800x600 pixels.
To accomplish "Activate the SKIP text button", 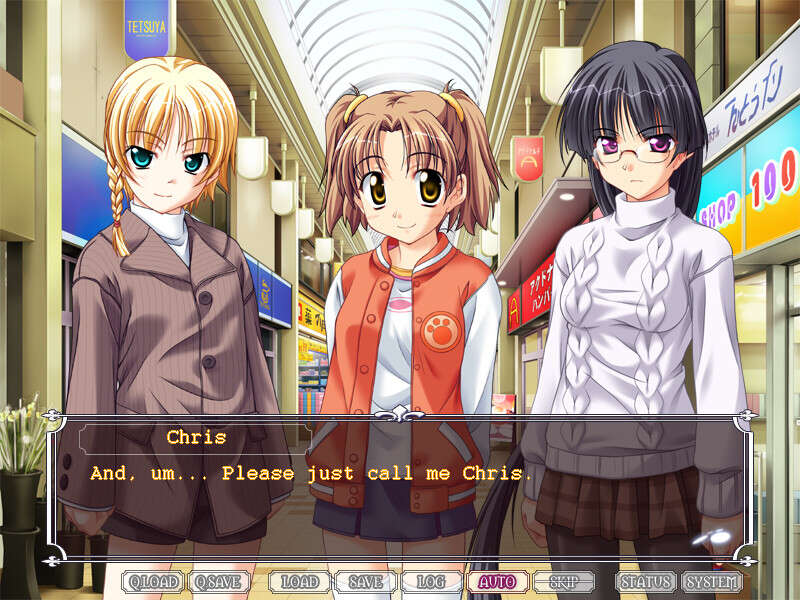I will [x=563, y=581].
